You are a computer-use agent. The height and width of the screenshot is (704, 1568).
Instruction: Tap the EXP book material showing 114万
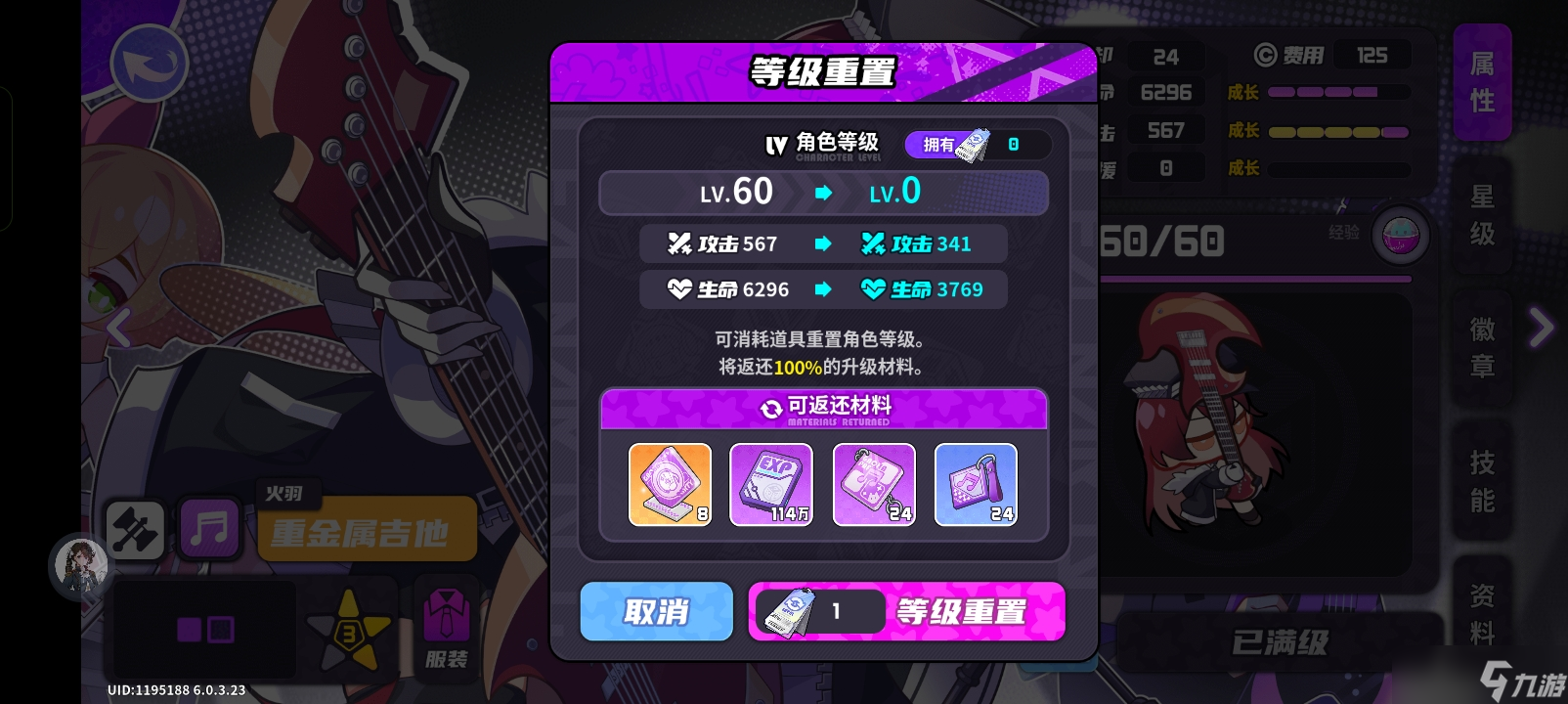772,484
